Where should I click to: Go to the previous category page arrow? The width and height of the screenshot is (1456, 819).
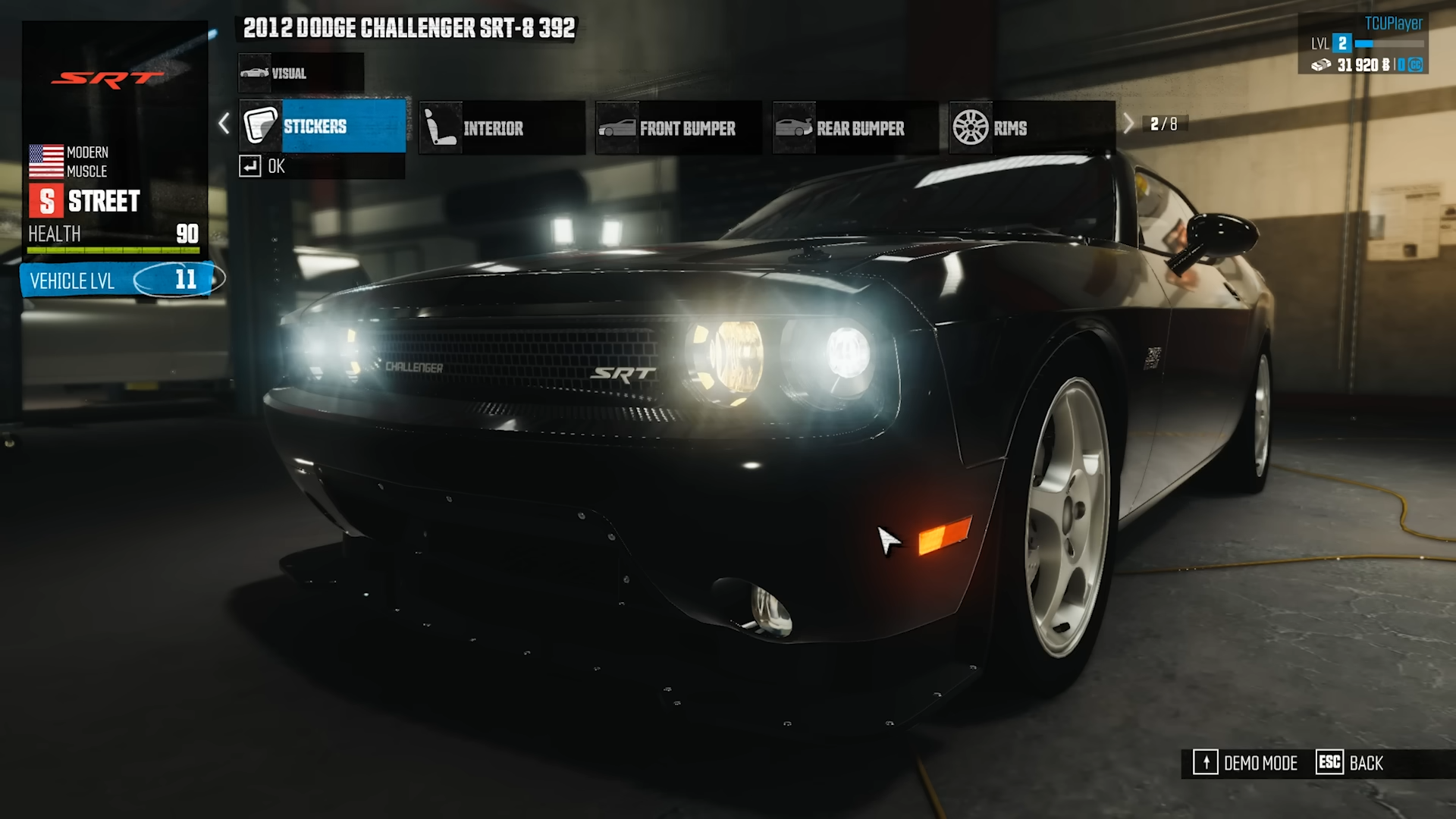pyautogui.click(x=224, y=124)
